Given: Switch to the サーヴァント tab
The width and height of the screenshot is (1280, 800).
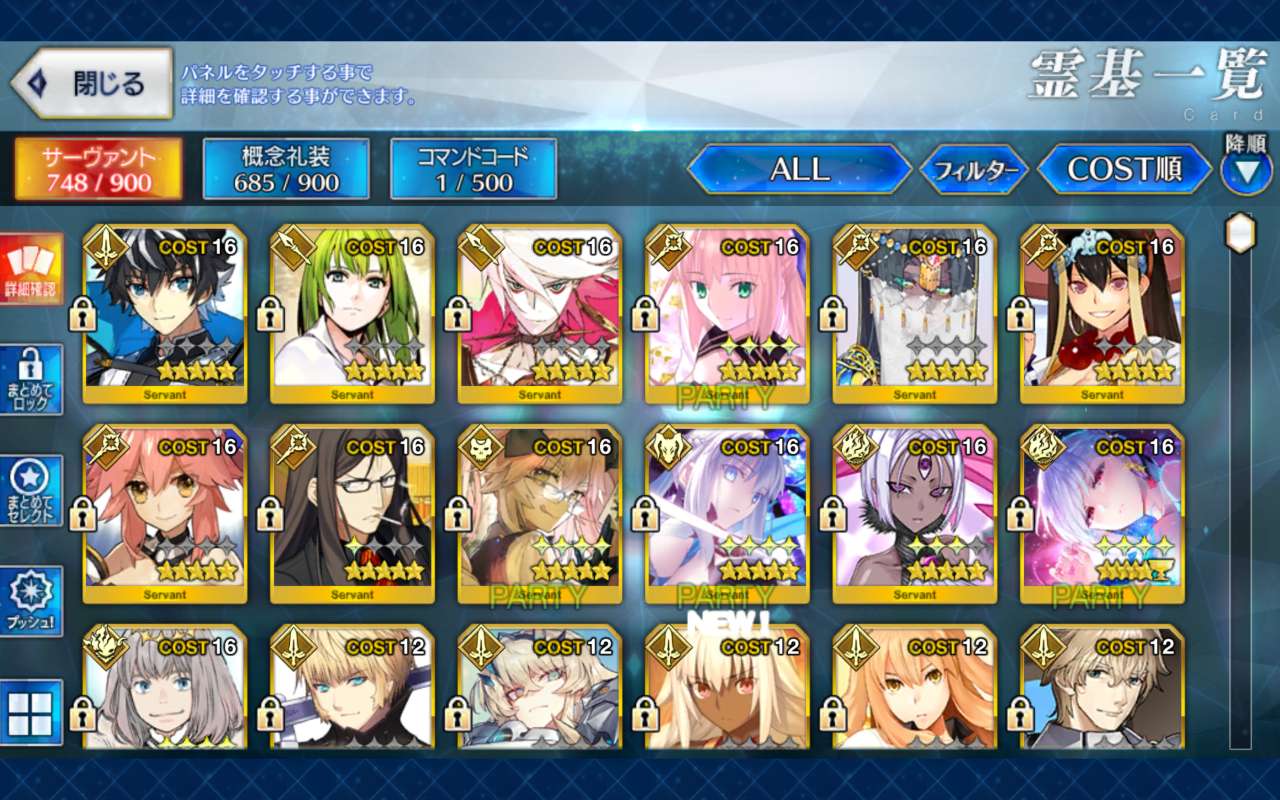Looking at the screenshot, I should [98, 169].
